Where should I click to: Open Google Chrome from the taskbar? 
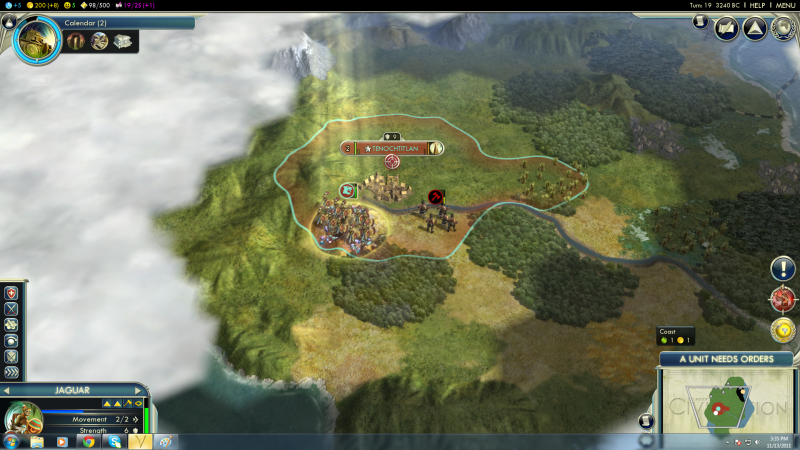(x=88, y=441)
